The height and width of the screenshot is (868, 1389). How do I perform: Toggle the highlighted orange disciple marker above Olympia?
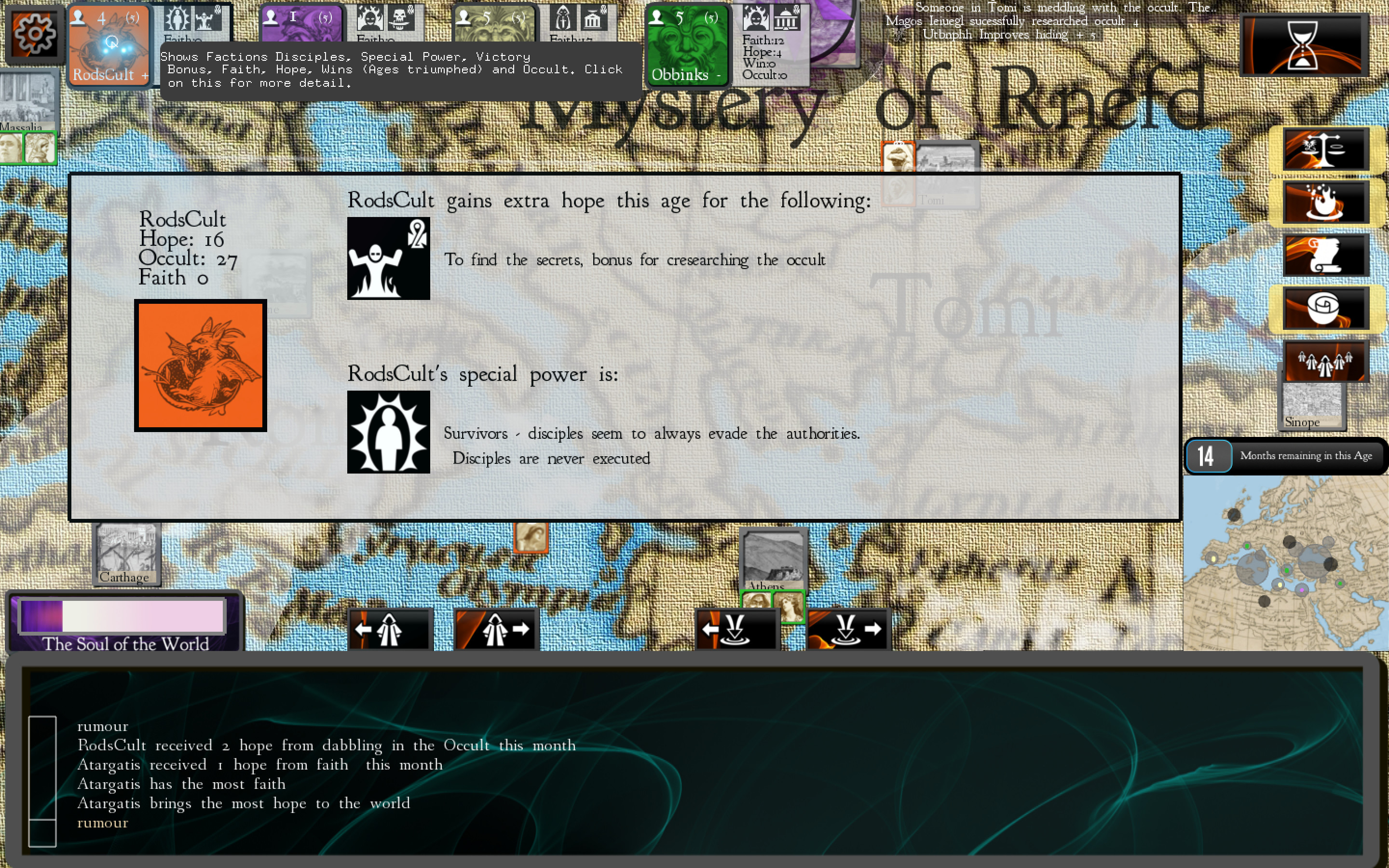click(x=531, y=537)
